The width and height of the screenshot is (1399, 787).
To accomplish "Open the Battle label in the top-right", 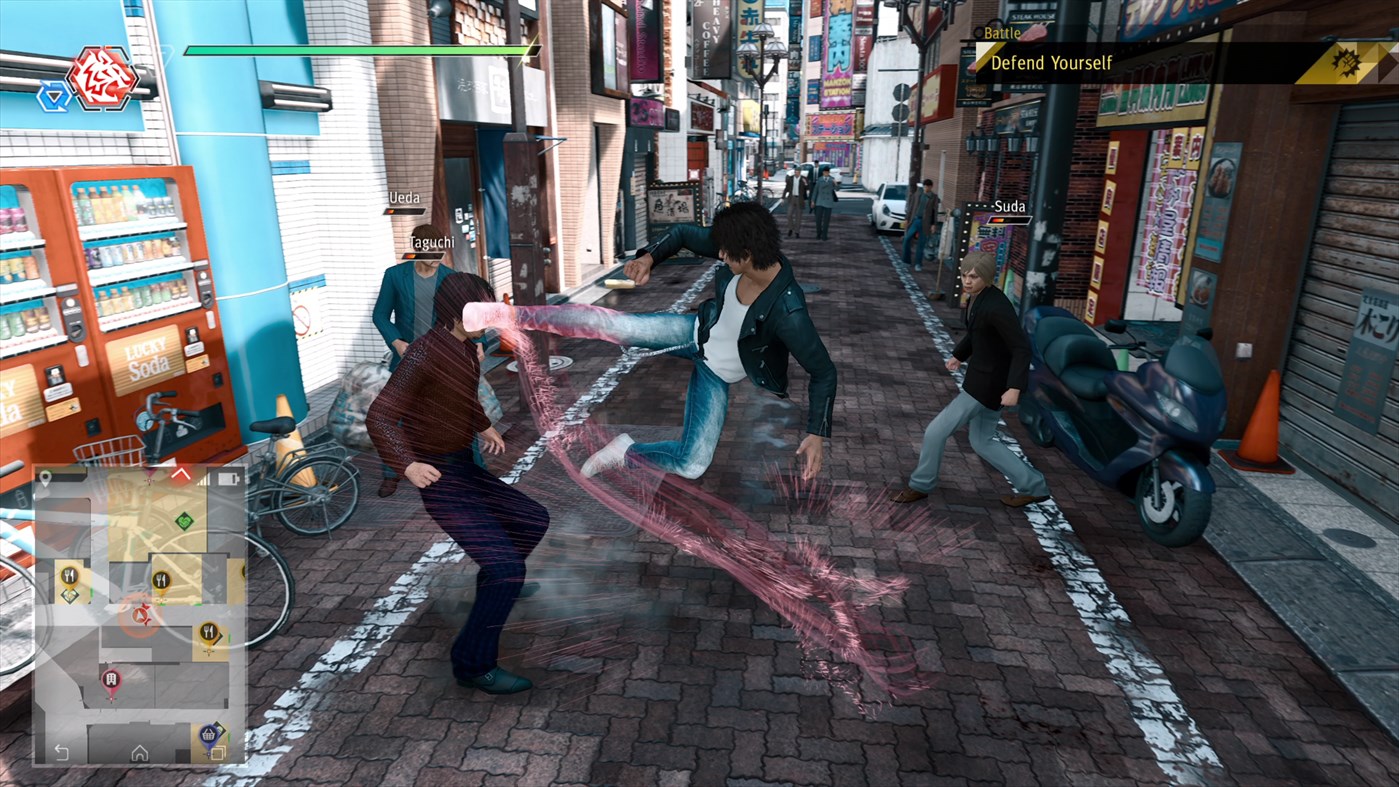I will (1004, 33).
